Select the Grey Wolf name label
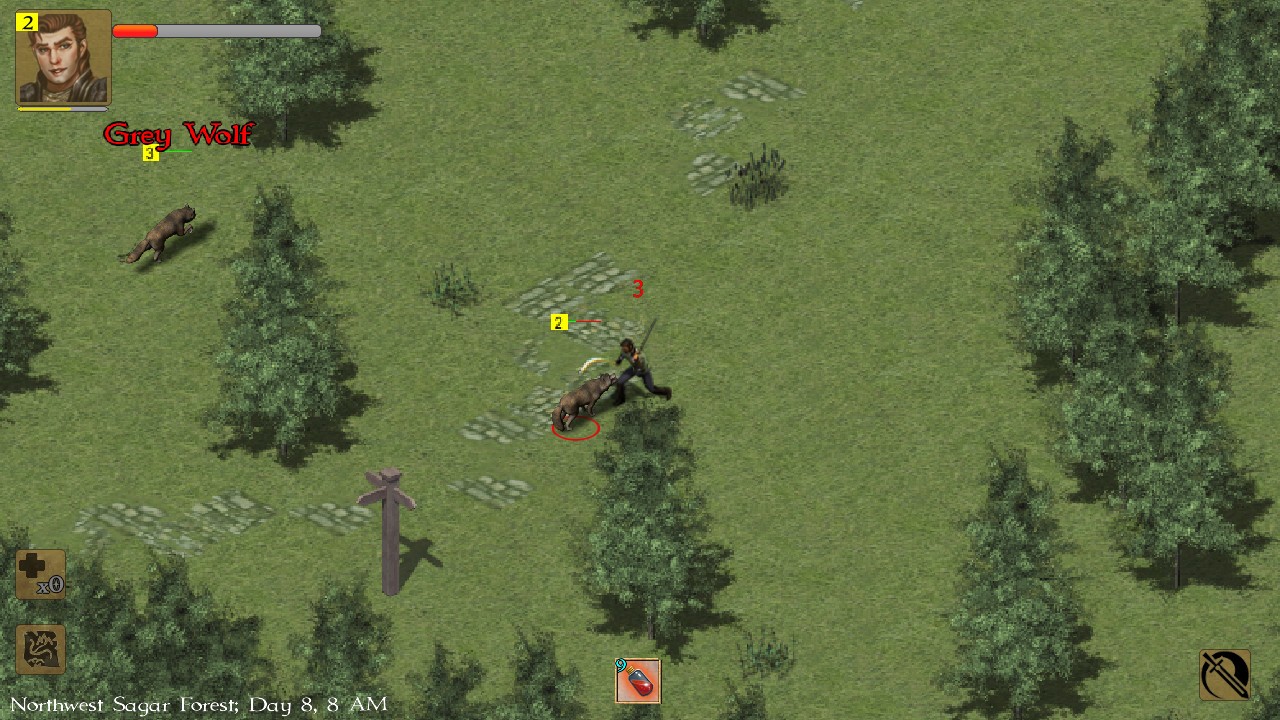1280x720 pixels. tap(178, 134)
